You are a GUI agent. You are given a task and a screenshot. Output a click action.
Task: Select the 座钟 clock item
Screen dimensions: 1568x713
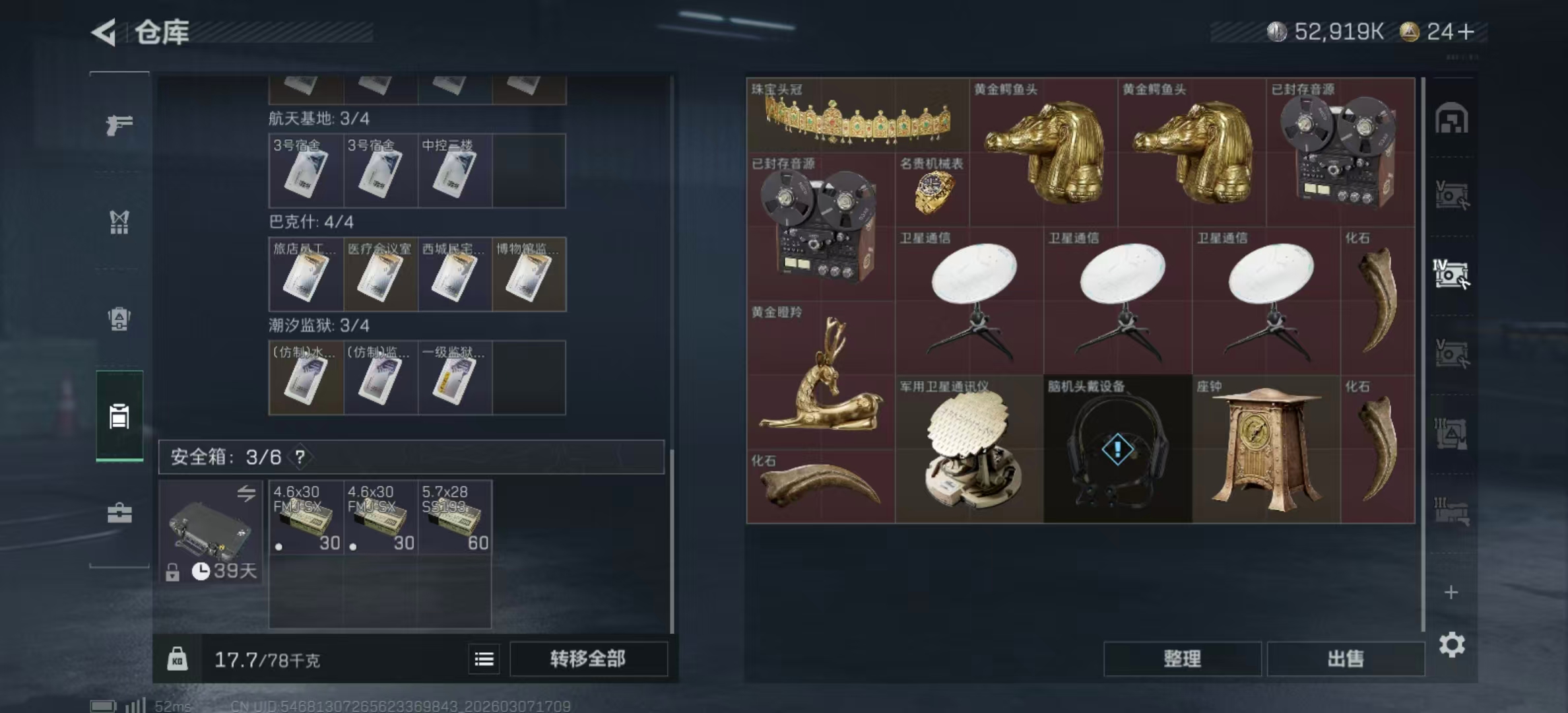pyautogui.click(x=1266, y=449)
